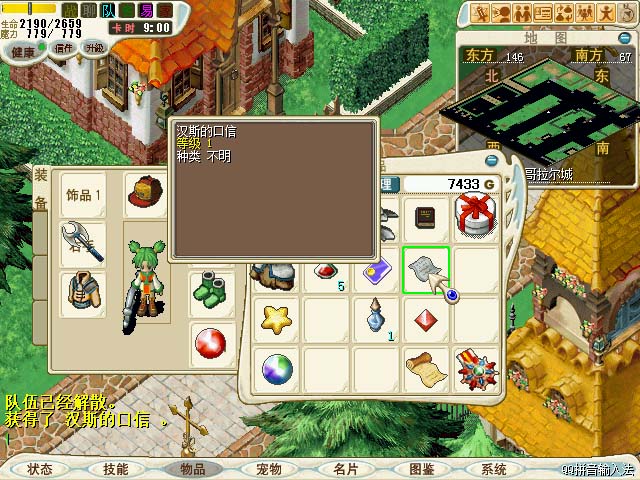The width and height of the screenshot is (640, 480).
Task: Open the 状态 status menu
Action: (x=40, y=468)
